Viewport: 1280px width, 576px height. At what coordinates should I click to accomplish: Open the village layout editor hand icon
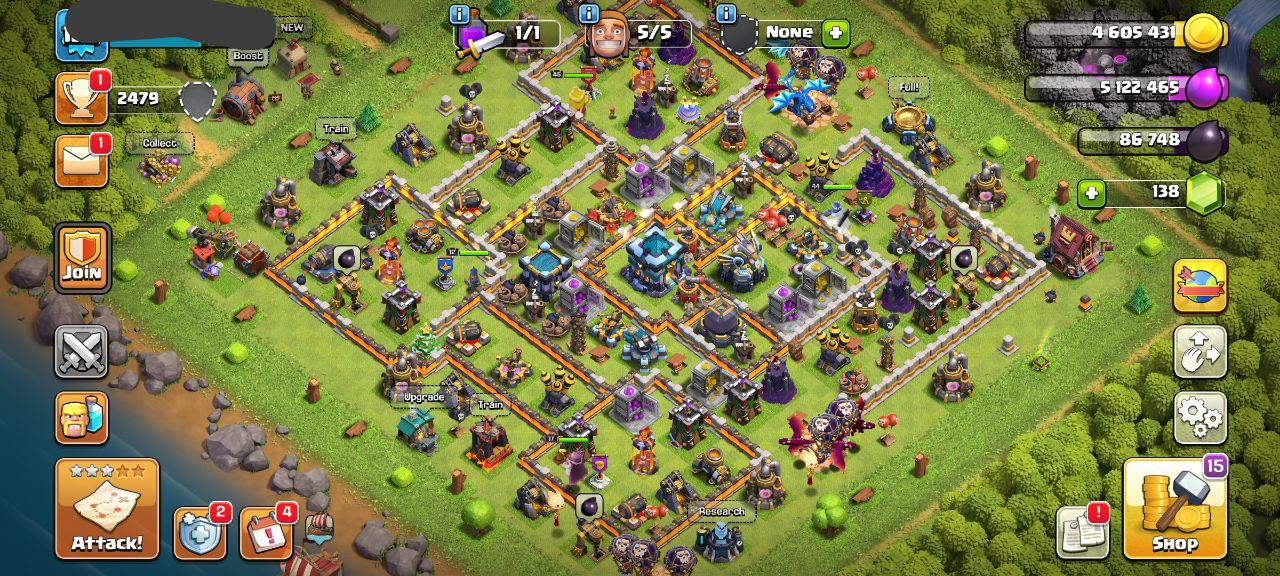coord(1199,351)
